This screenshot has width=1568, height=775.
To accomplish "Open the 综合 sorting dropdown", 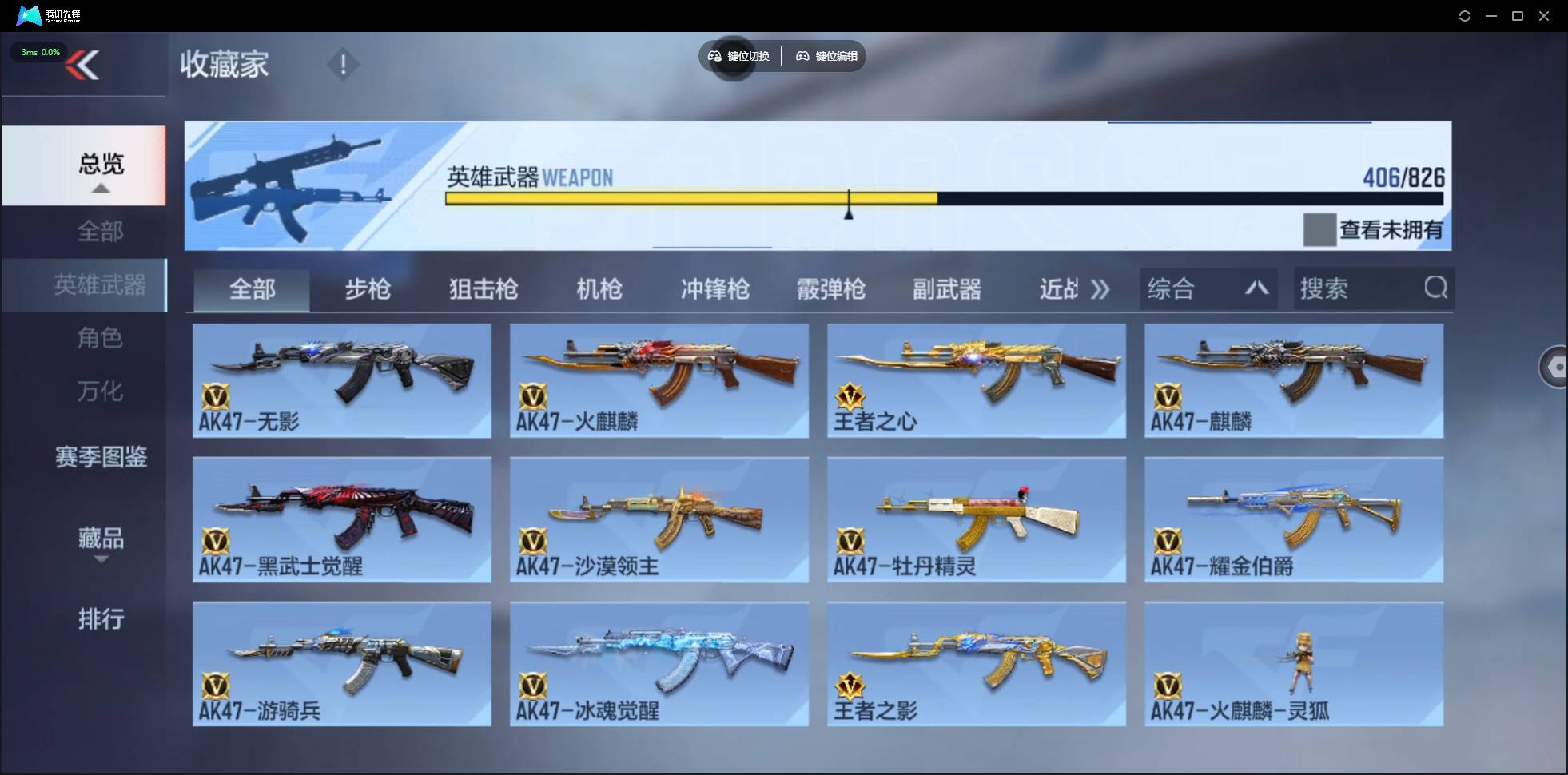I will pos(1207,288).
